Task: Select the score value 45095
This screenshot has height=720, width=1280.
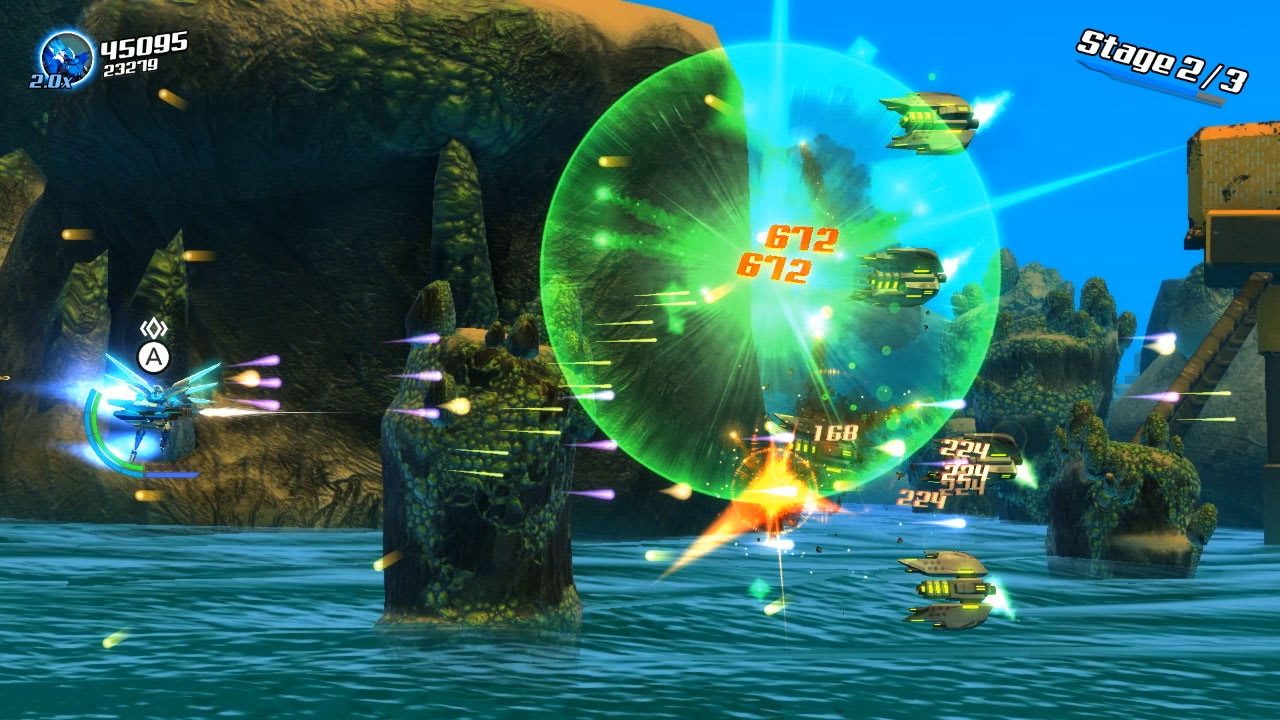Action: click(143, 44)
